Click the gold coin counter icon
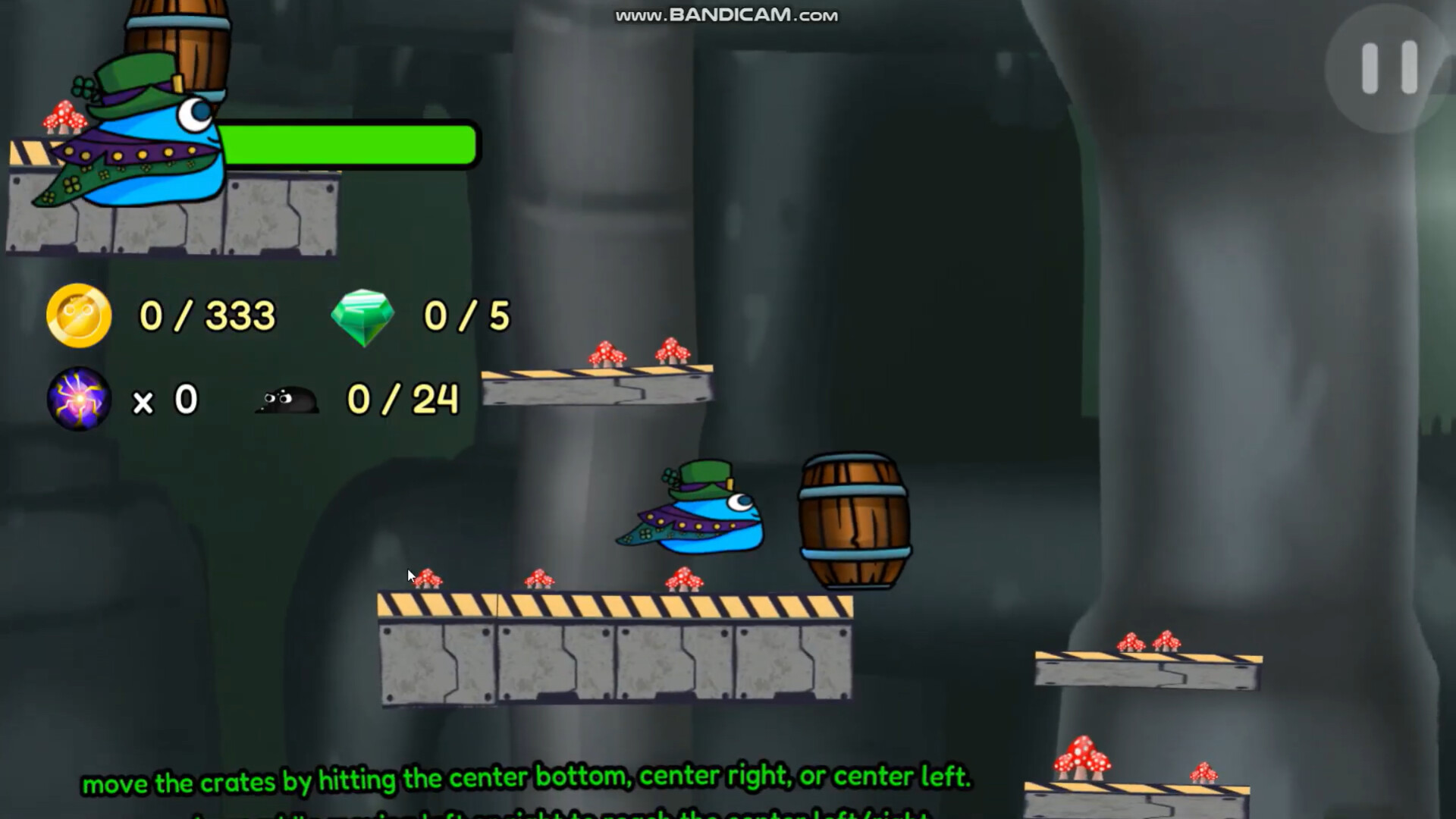The width and height of the screenshot is (1456, 819). [78, 316]
